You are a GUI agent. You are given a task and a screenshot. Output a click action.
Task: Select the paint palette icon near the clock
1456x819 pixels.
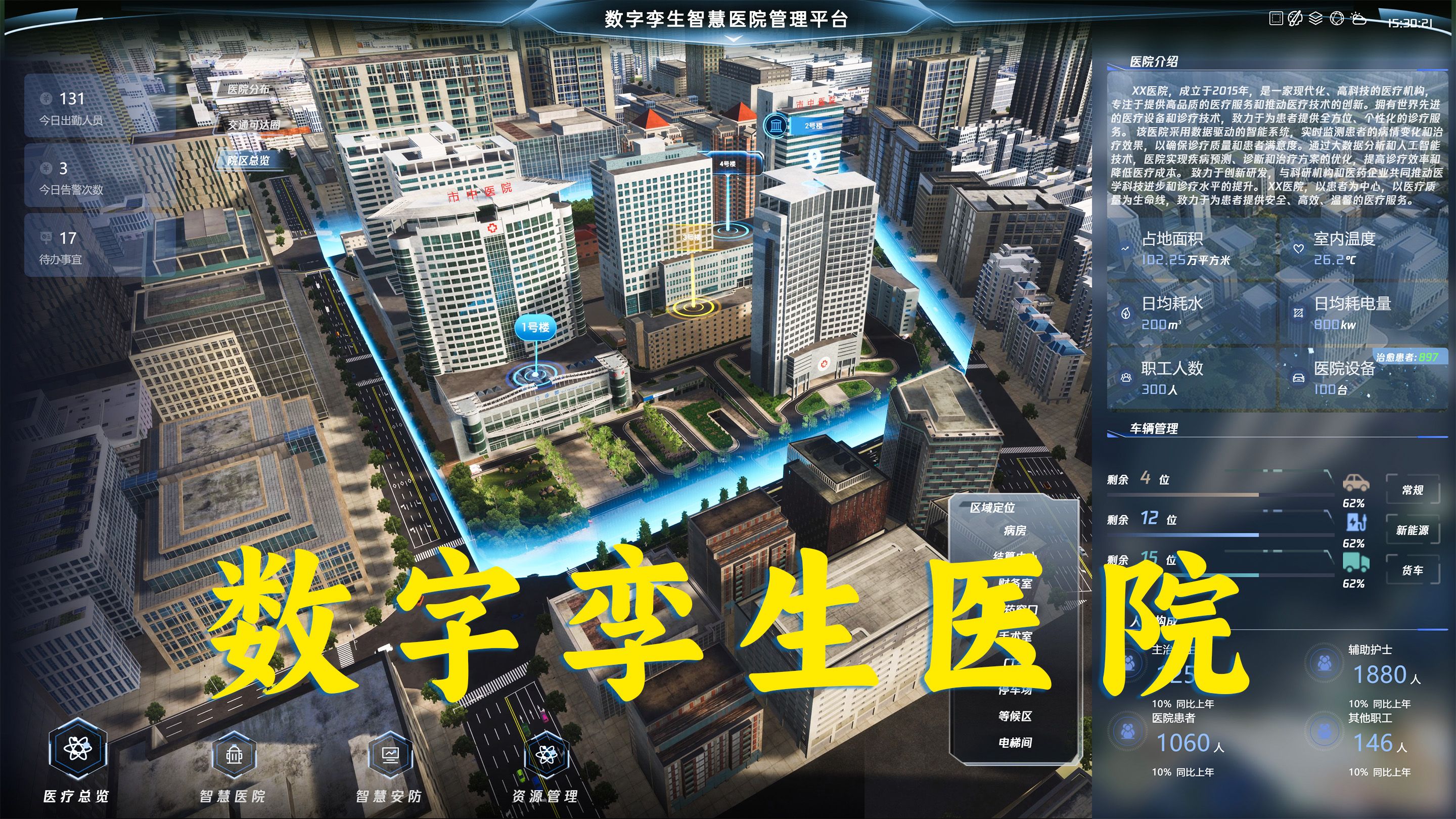[x=1295, y=19]
